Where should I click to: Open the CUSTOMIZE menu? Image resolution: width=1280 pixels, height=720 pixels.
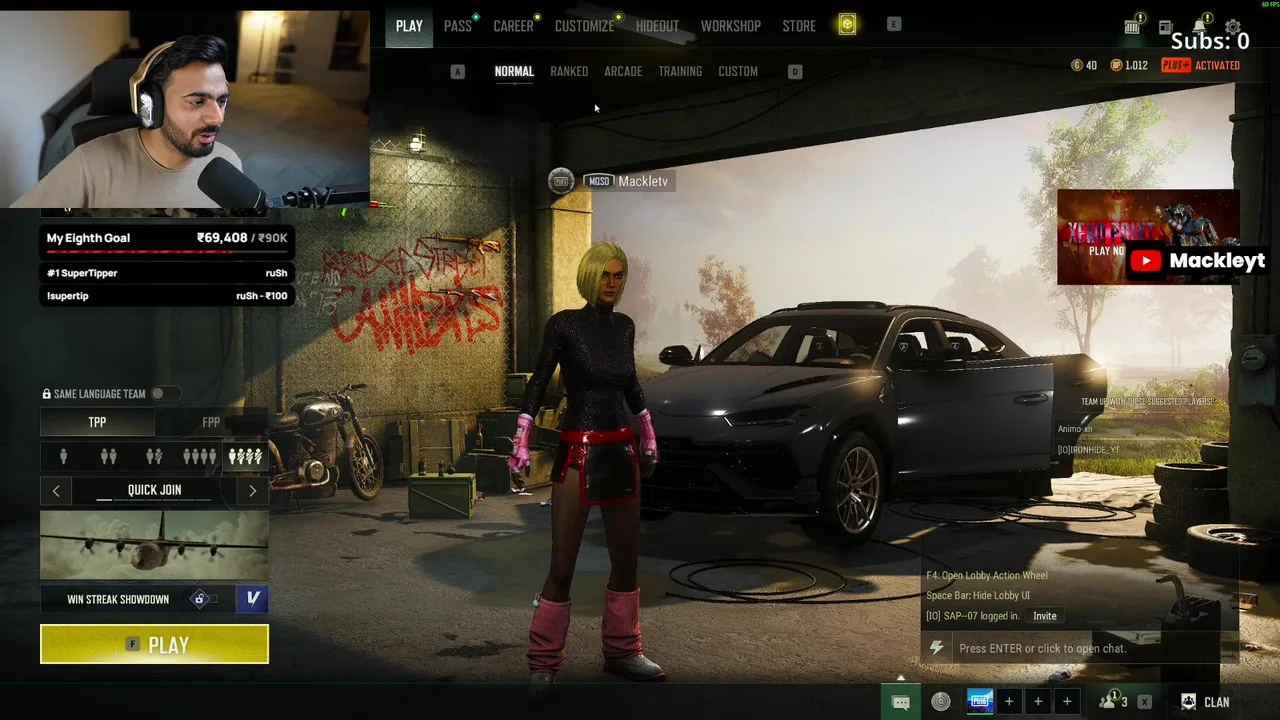pos(584,26)
